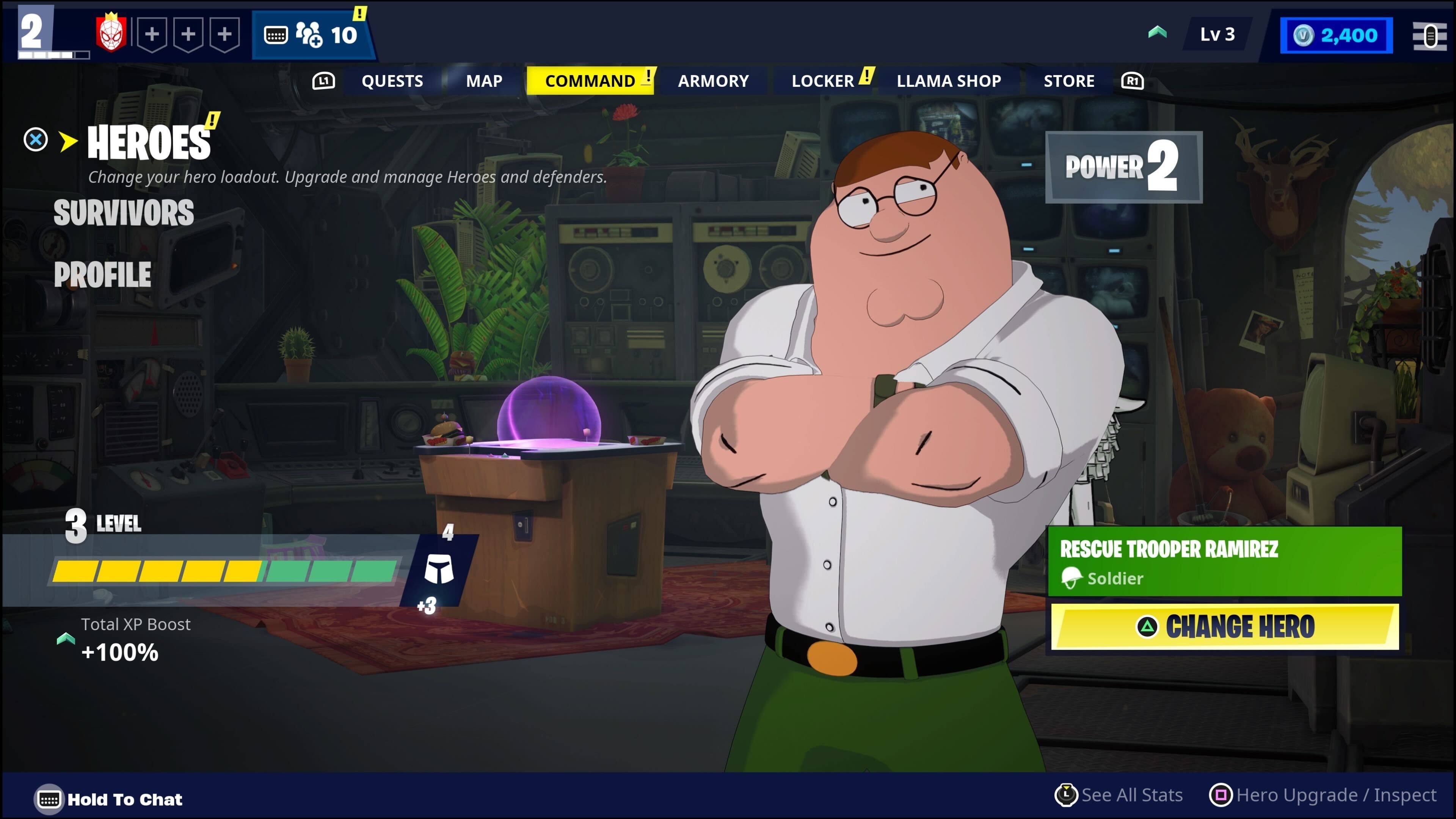
Task: Click the L1 shoulder button icon near Quests
Action: click(324, 81)
